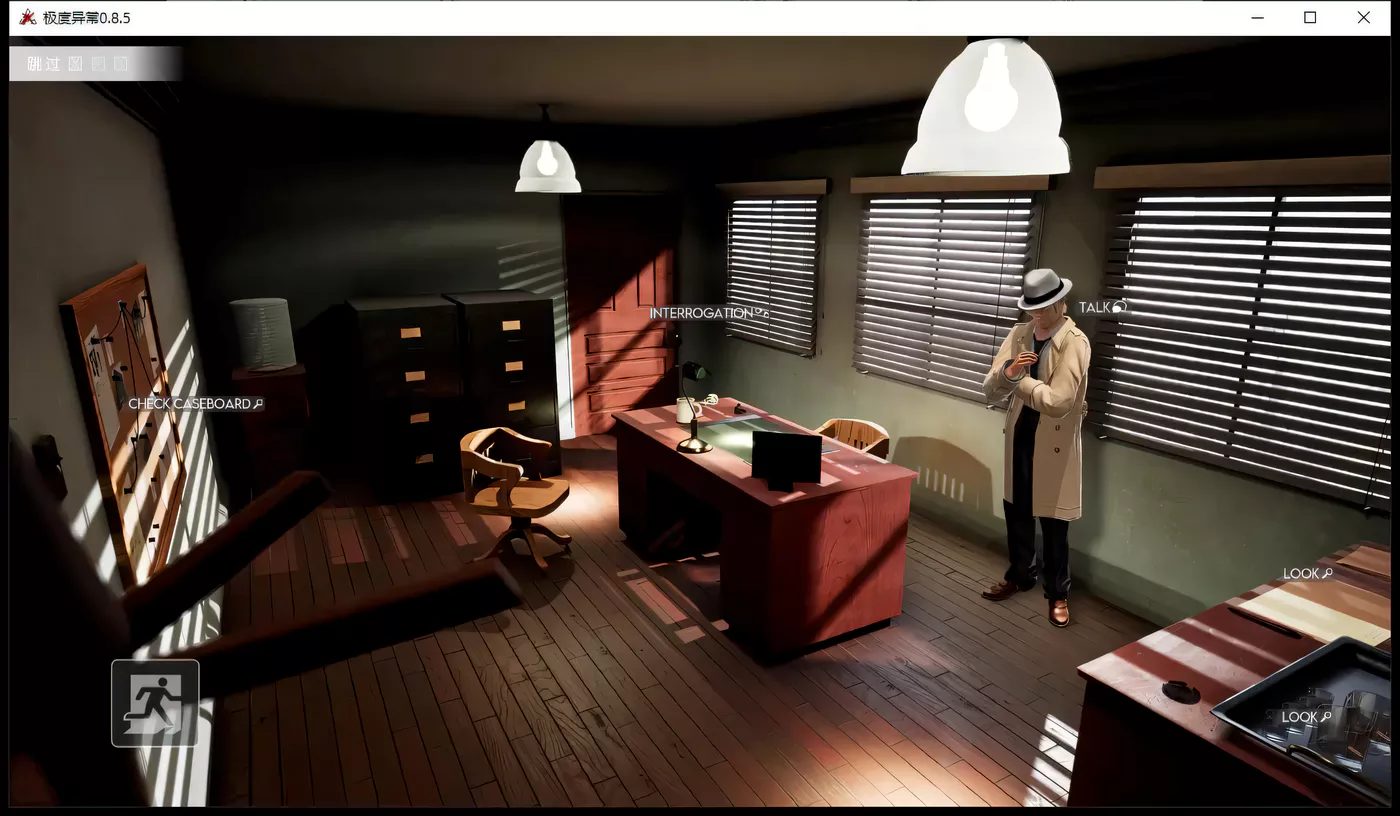Open the INTERROGATION action on the detective
The image size is (1400, 816).
[705, 312]
